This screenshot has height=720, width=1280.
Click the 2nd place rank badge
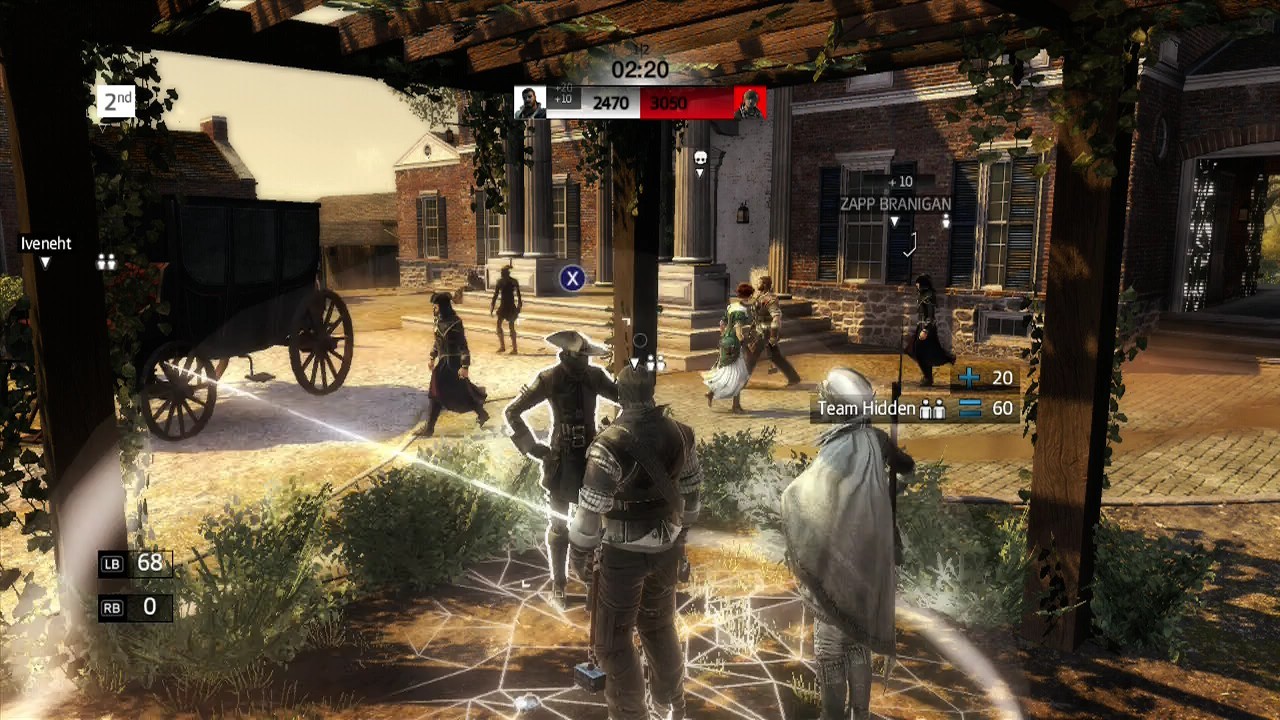[x=116, y=102]
